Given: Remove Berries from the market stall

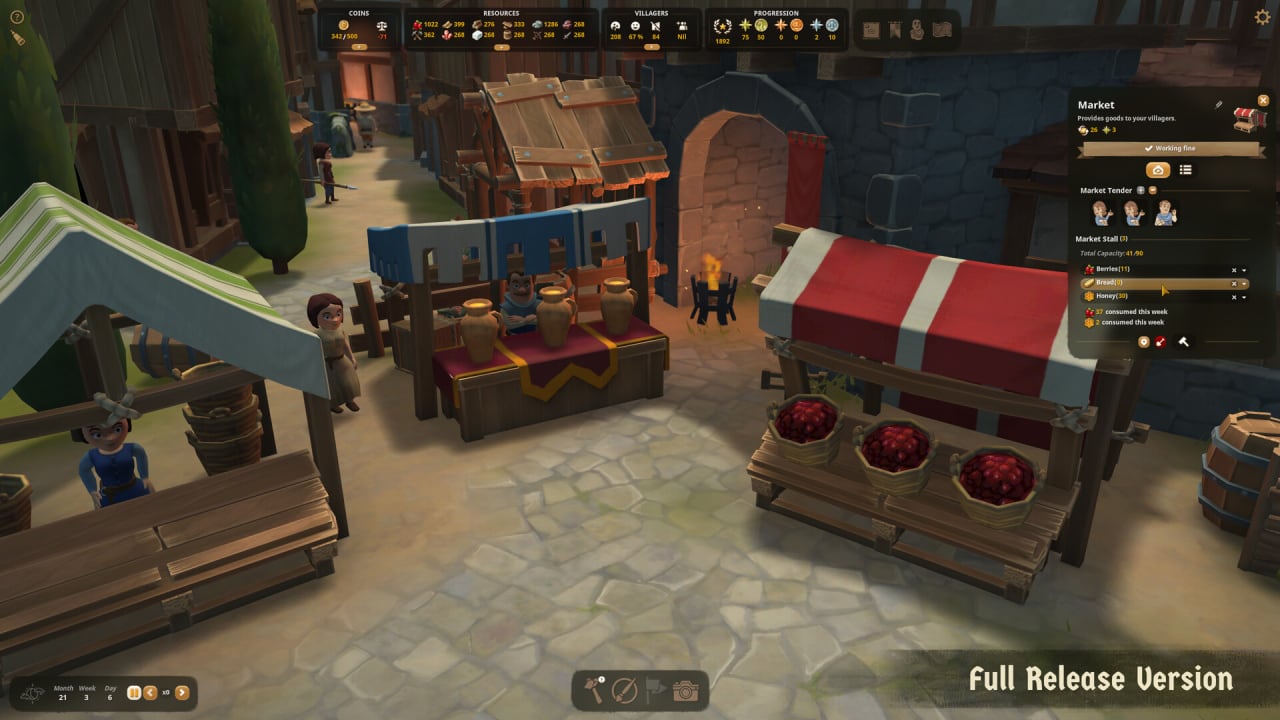Looking at the screenshot, I should pyautogui.click(x=1233, y=270).
